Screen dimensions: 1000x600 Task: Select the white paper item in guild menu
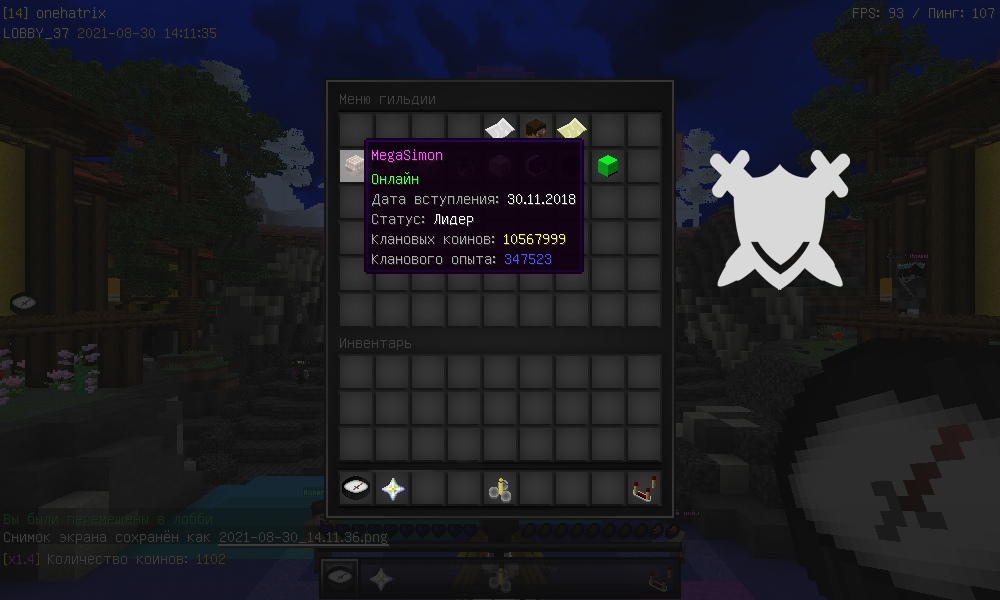pyautogui.click(x=499, y=129)
